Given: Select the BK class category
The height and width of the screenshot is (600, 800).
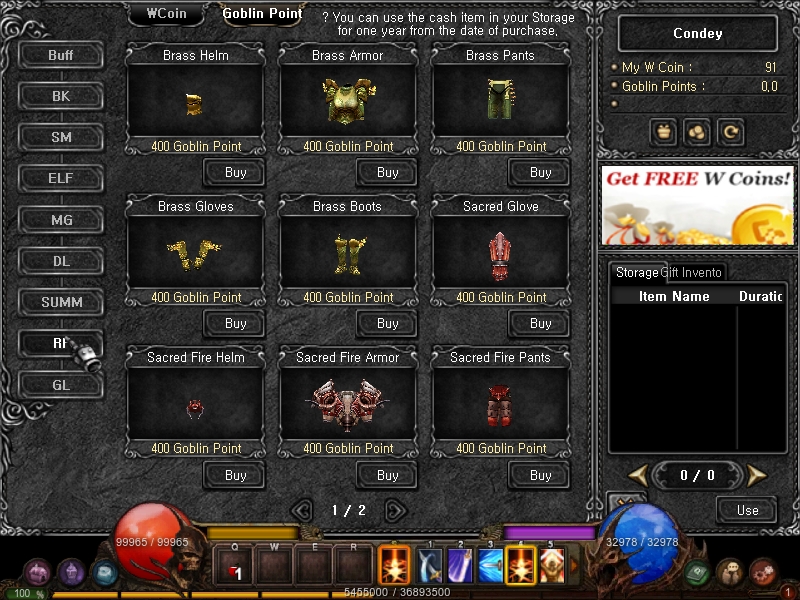Looking at the screenshot, I should [61, 96].
